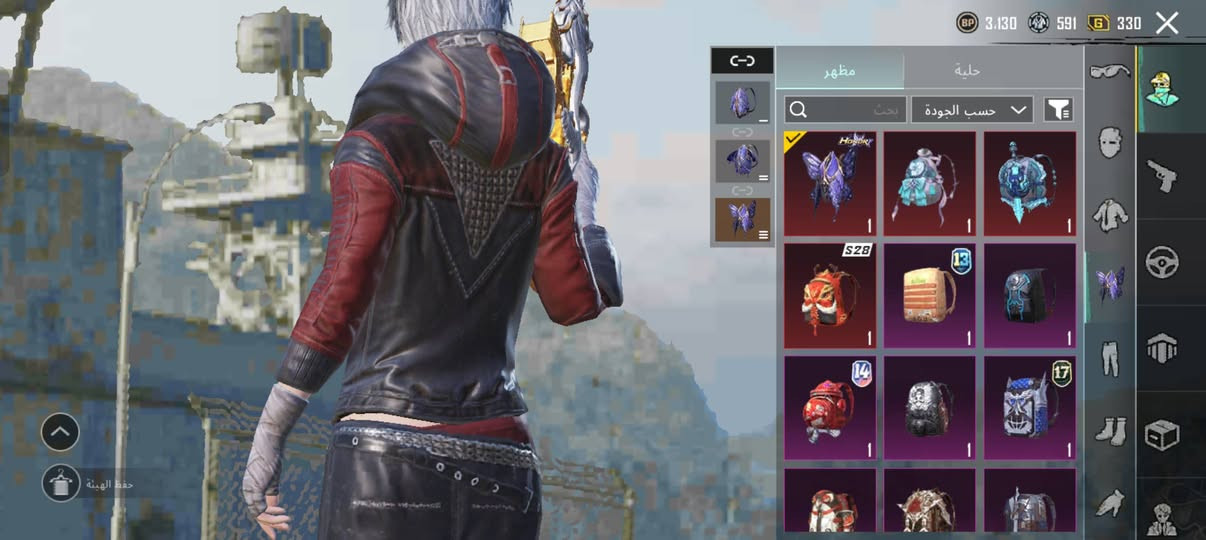This screenshot has width=1206, height=540.
Task: Open the حسب الجودة sorting dropdown
Action: [x=972, y=109]
